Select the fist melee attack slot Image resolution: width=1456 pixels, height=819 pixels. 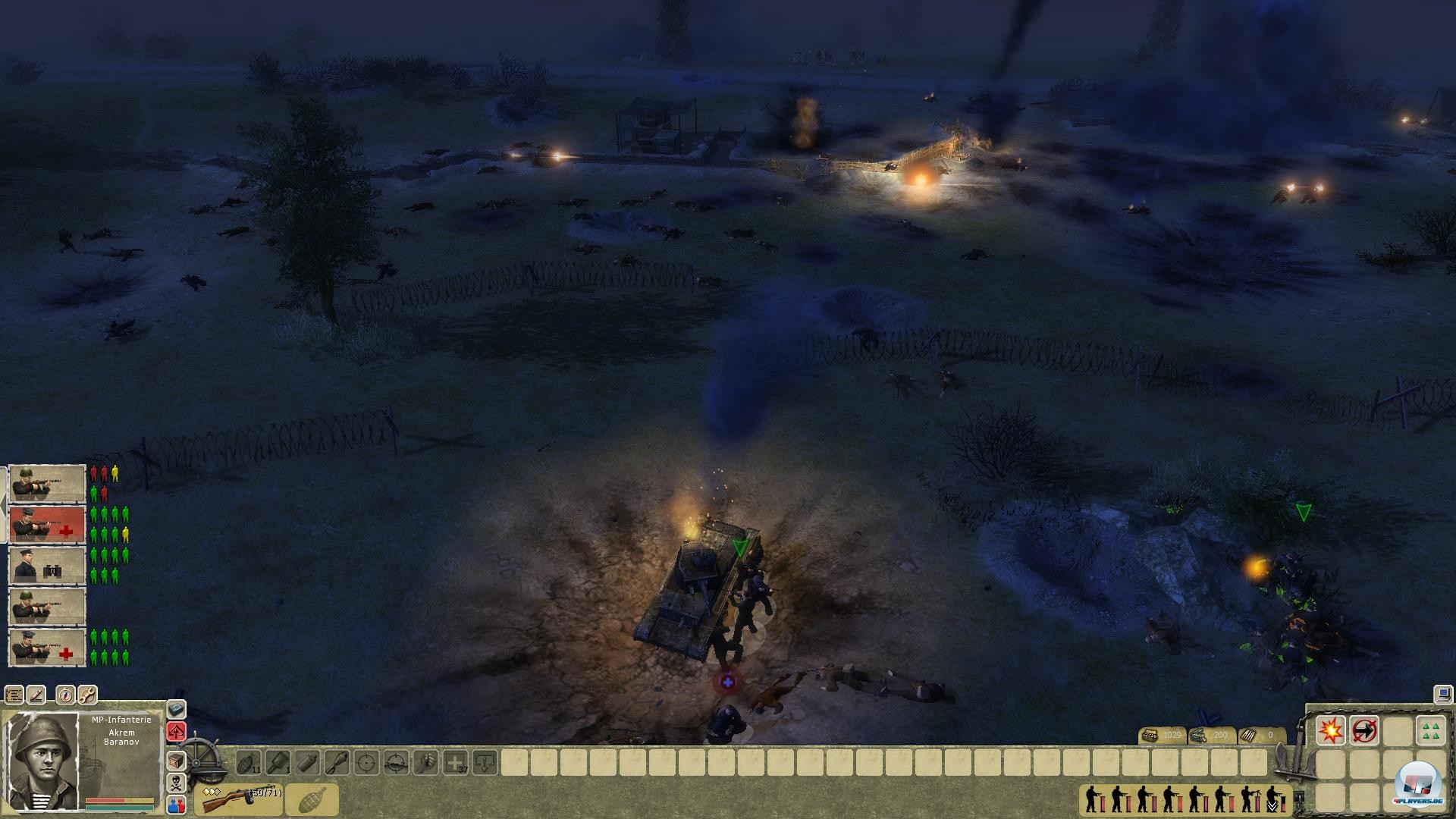[x=425, y=763]
